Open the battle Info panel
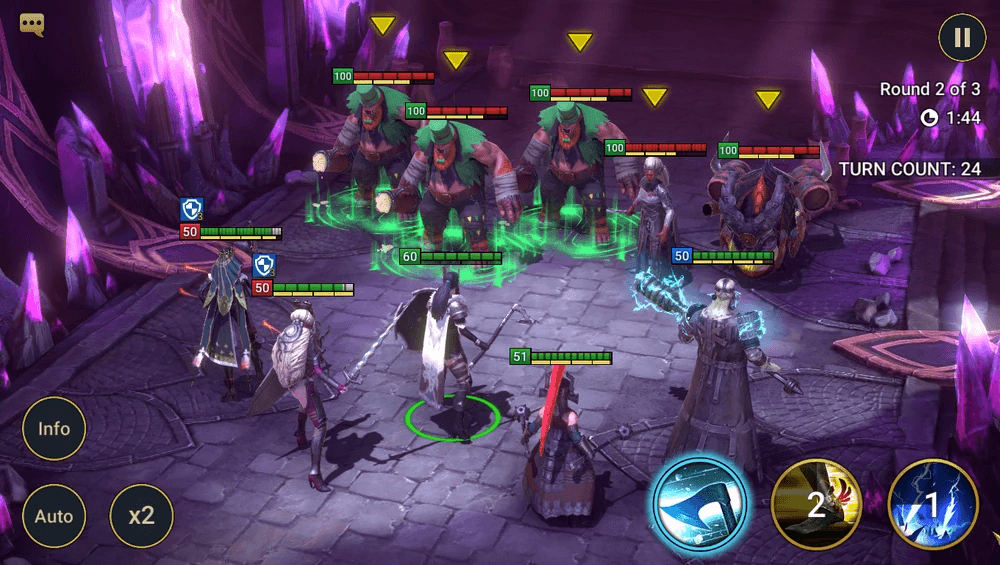This screenshot has height=565, width=1000. pos(54,429)
